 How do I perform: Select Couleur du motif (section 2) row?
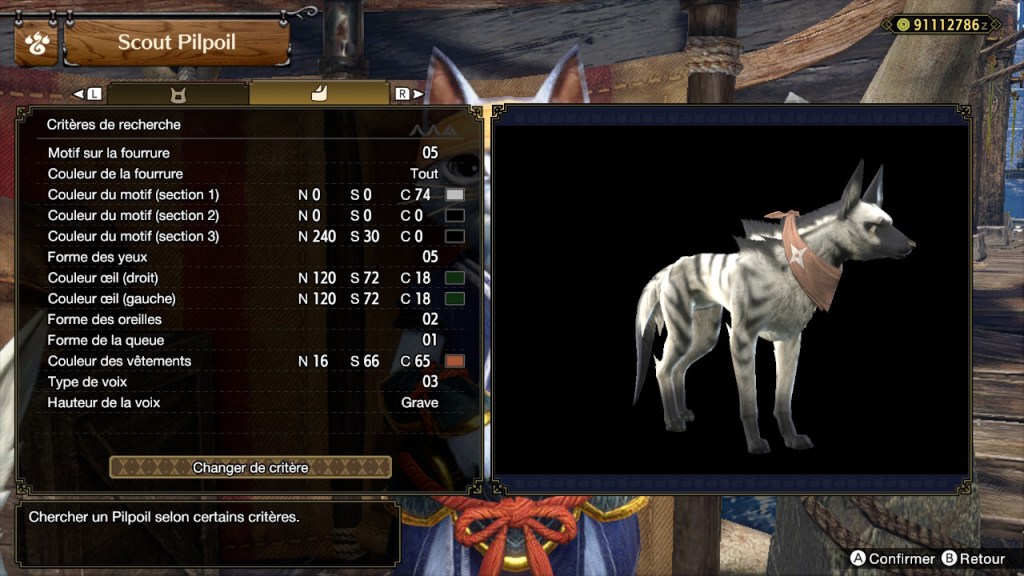pos(243,216)
